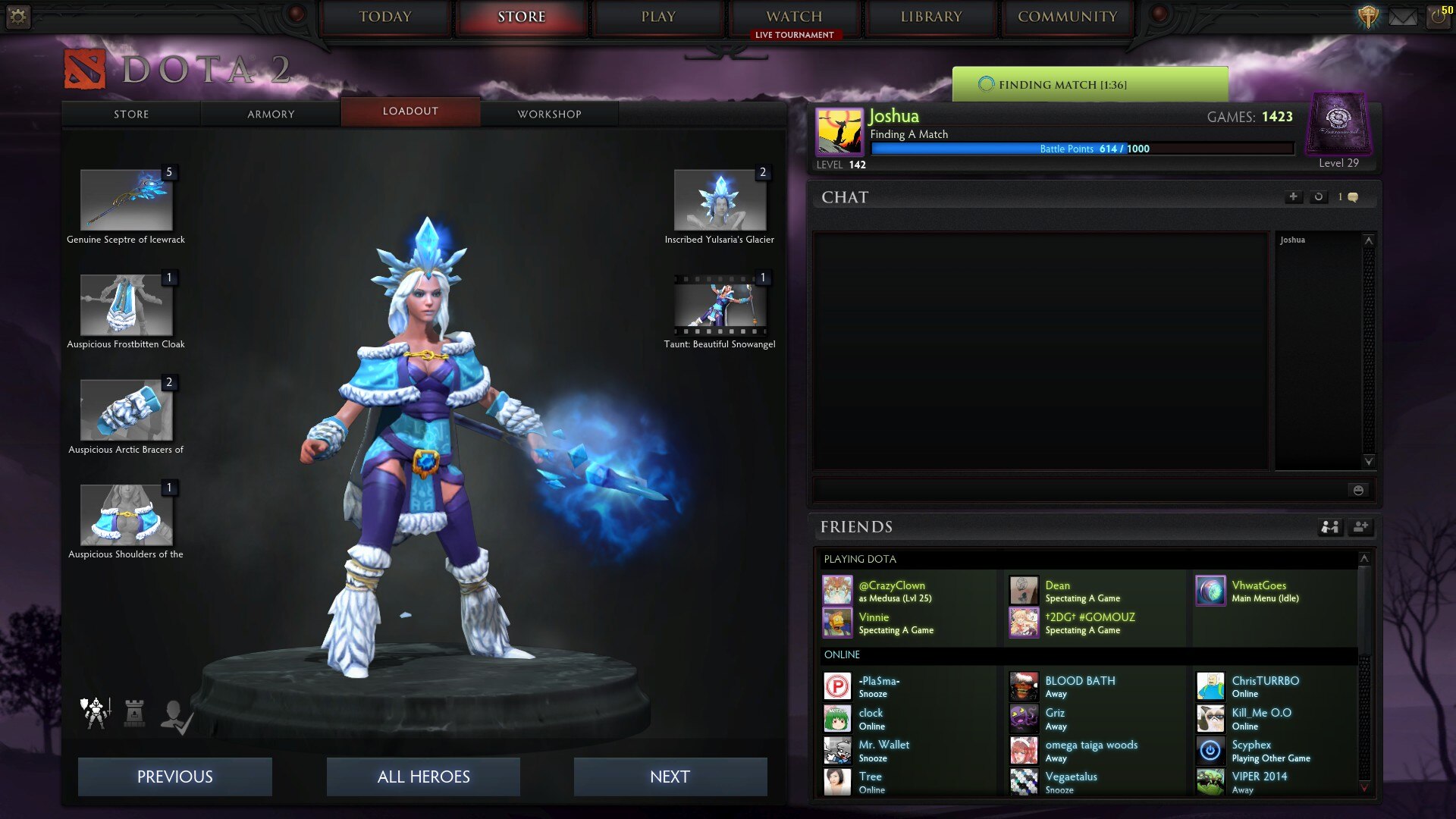The width and height of the screenshot is (1456, 819).
Task: Open the gear settings icon
Action: 18,16
